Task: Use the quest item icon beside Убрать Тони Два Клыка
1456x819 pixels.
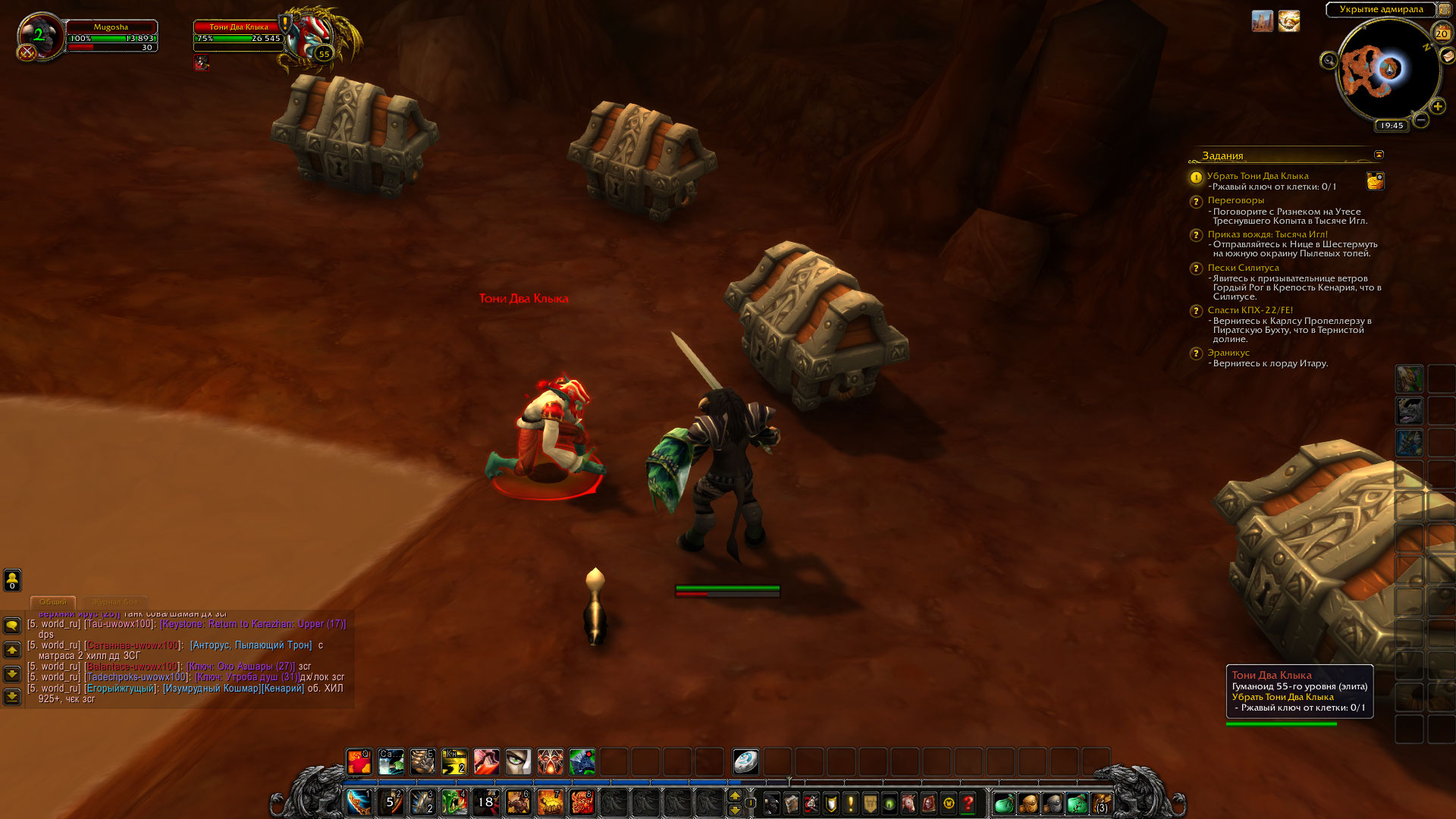Action: pyautogui.click(x=1375, y=180)
